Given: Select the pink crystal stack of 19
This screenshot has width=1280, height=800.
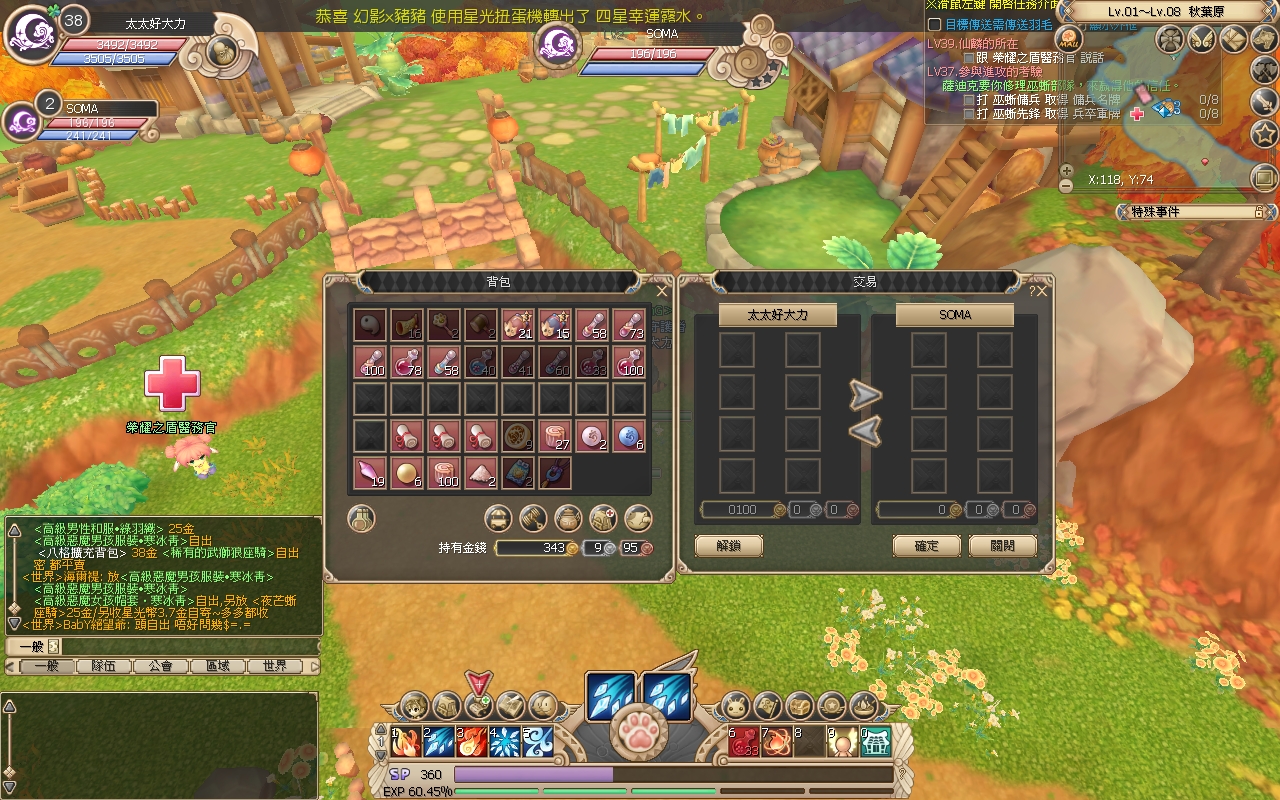Looking at the screenshot, I should click(369, 473).
